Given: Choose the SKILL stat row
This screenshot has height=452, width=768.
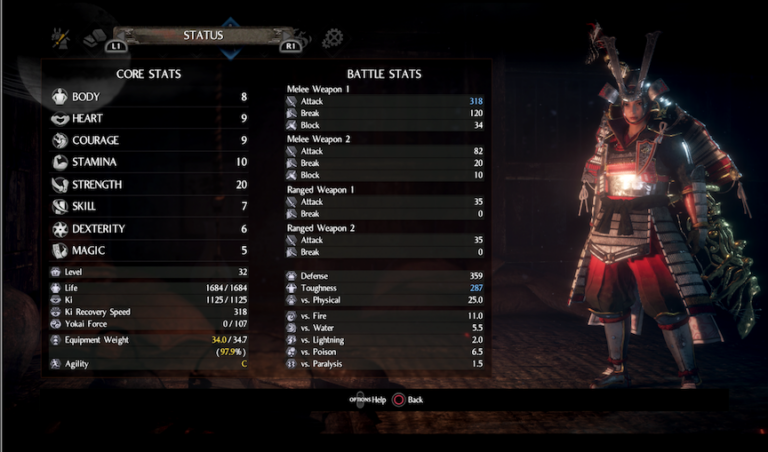Looking at the screenshot, I should pyautogui.click(x=150, y=207).
